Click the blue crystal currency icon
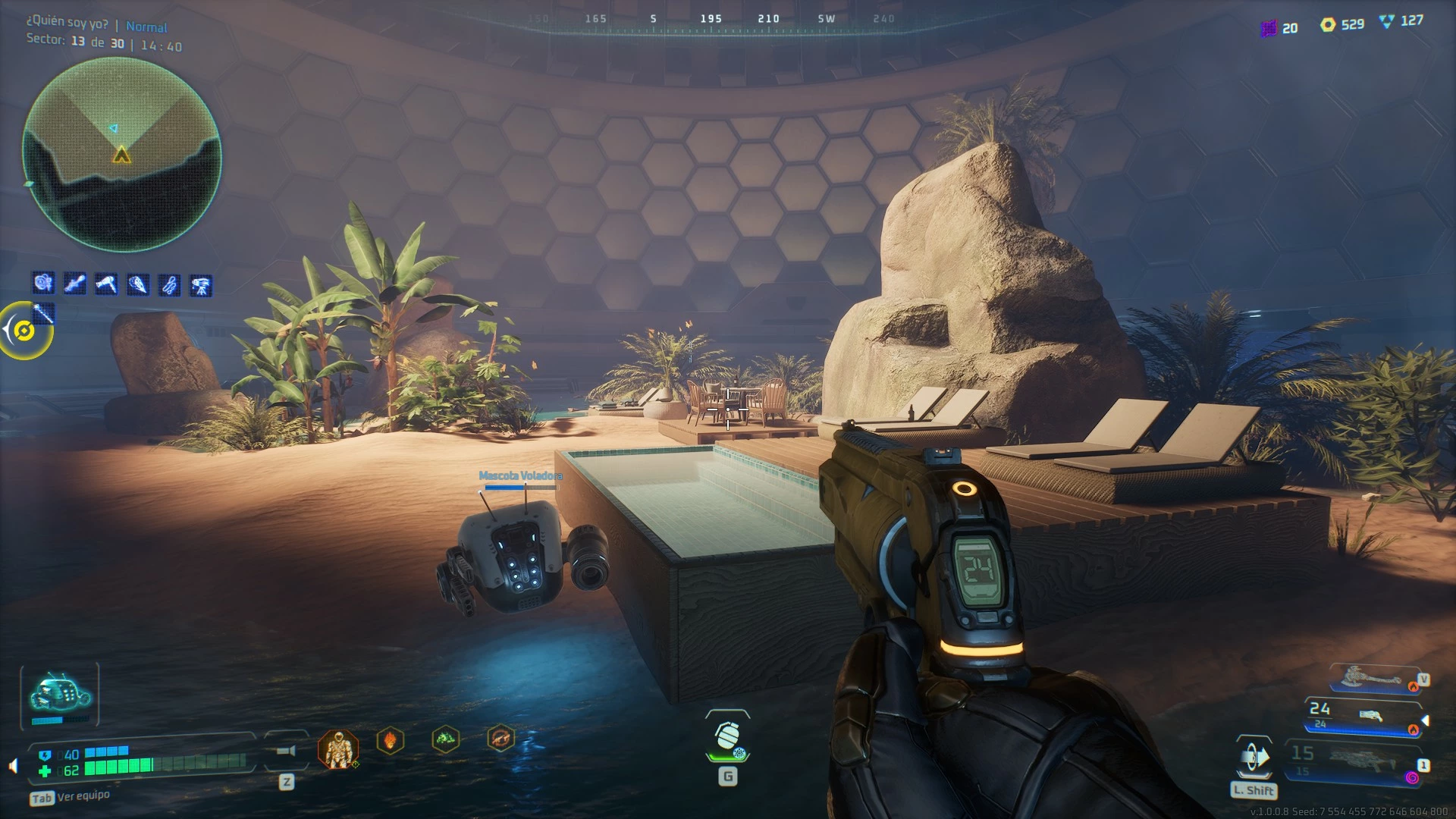1456x819 pixels. (x=1387, y=22)
